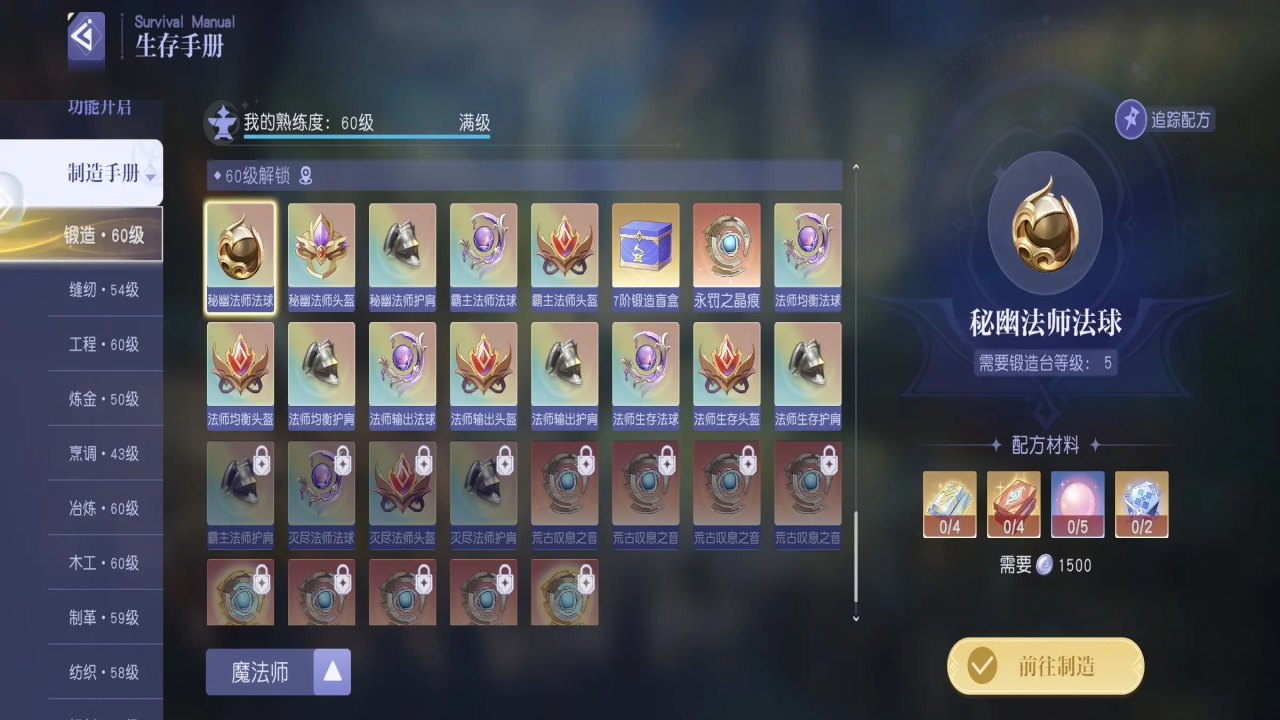The height and width of the screenshot is (720, 1280).
Task: Open the 制造手册 menu section
Action: 104,173
